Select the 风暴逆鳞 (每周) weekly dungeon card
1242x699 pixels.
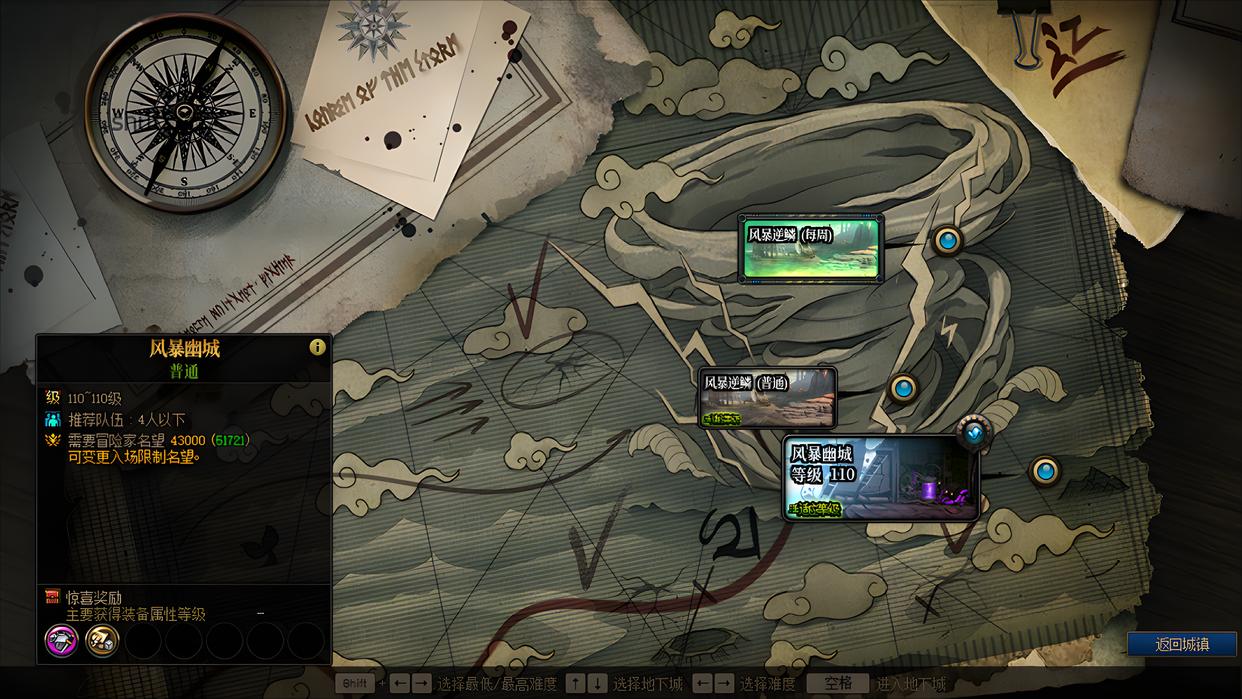tap(810, 249)
